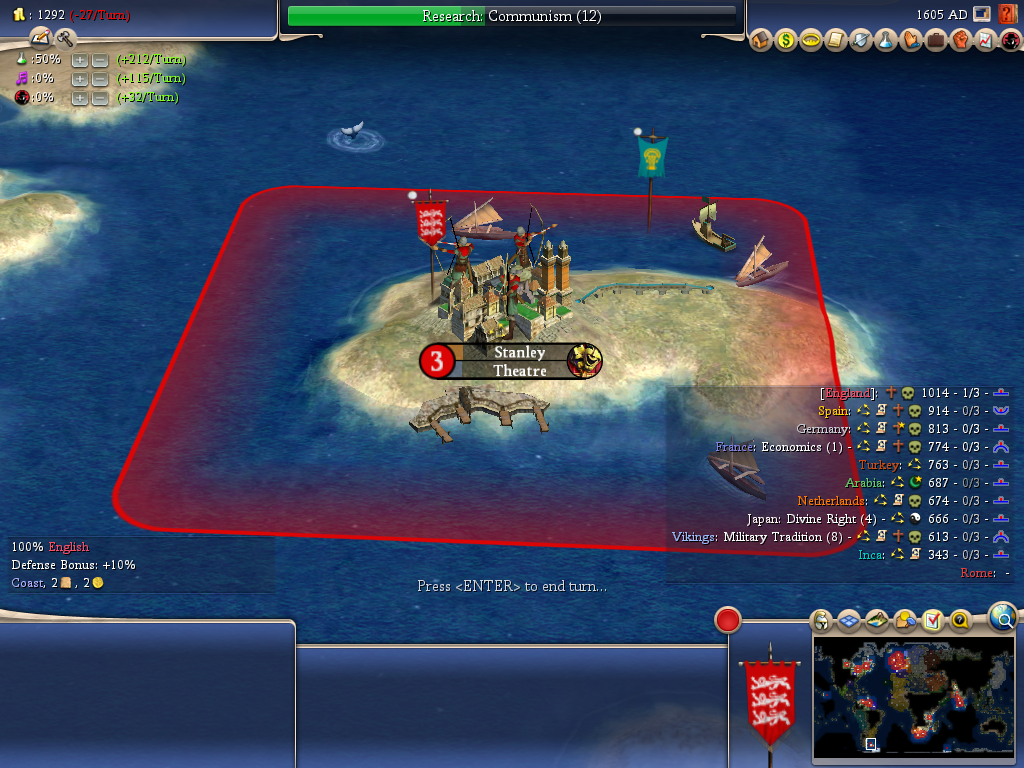Open the Espionage Advisor spy icon
This screenshot has height=768, width=1024.
pyautogui.click(x=1008, y=41)
